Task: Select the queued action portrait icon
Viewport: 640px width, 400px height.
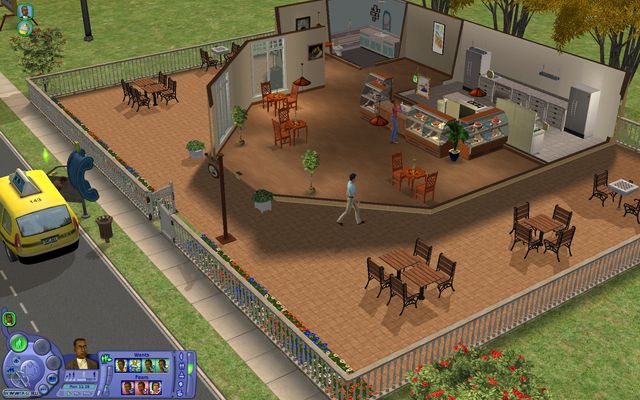Action: tap(24, 11)
